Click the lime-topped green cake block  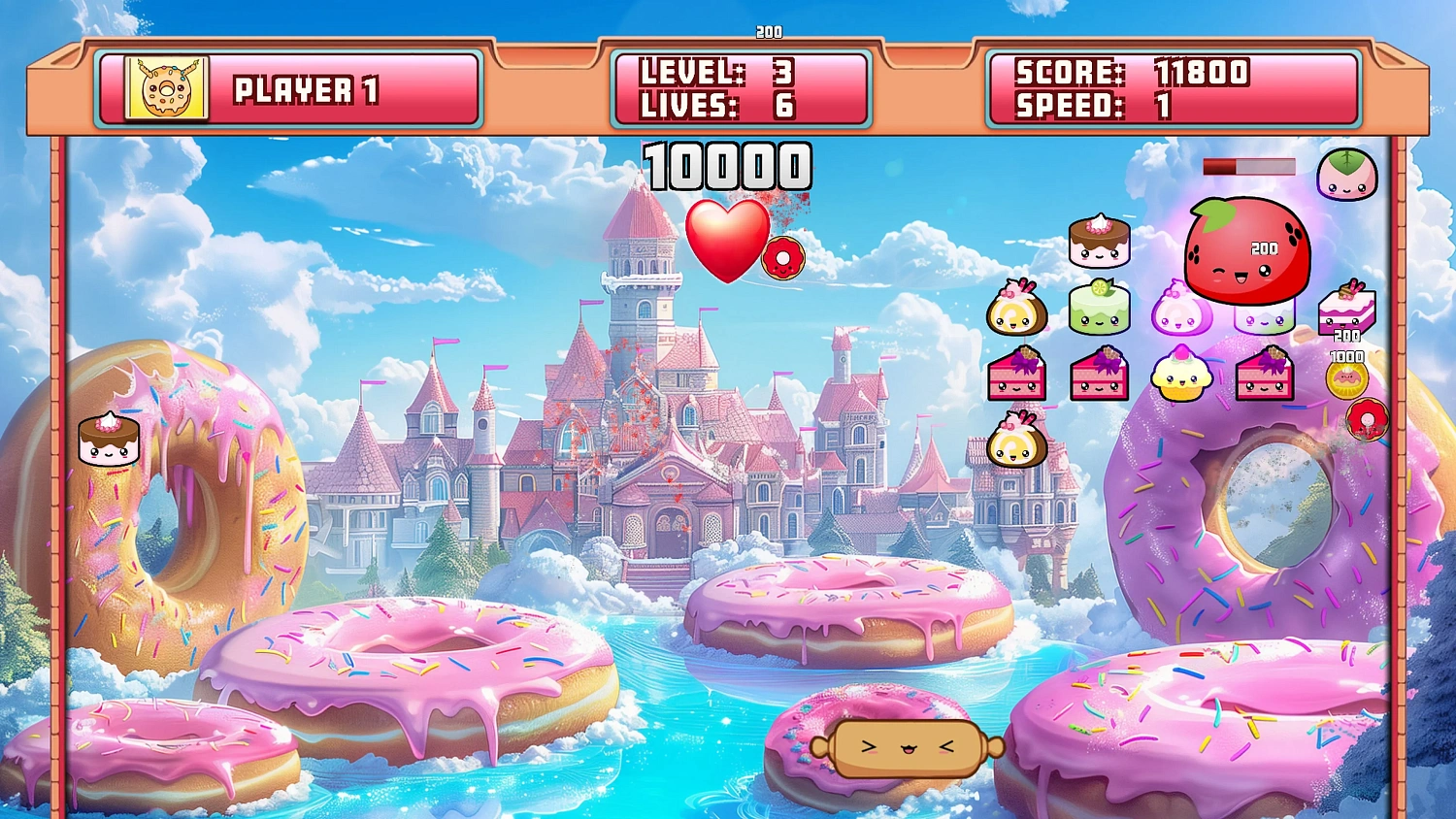coord(1100,309)
